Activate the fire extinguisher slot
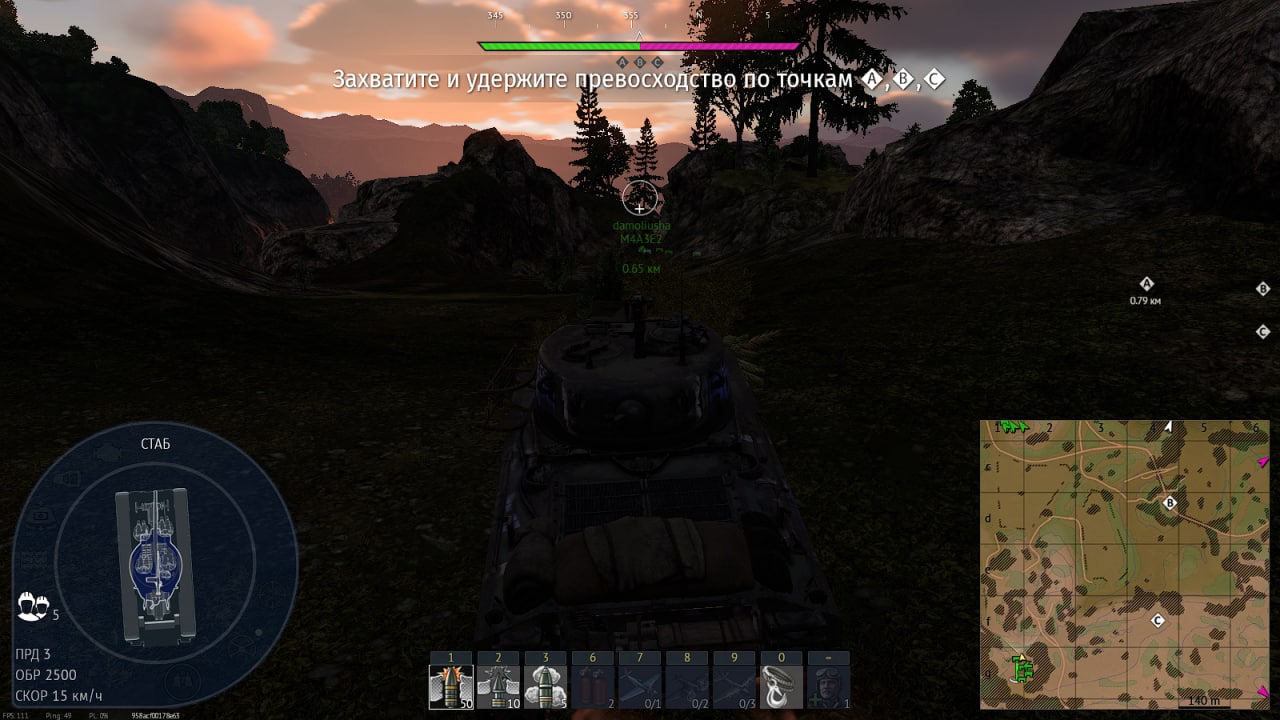Image resolution: width=1280 pixels, height=720 pixels. 592,687
